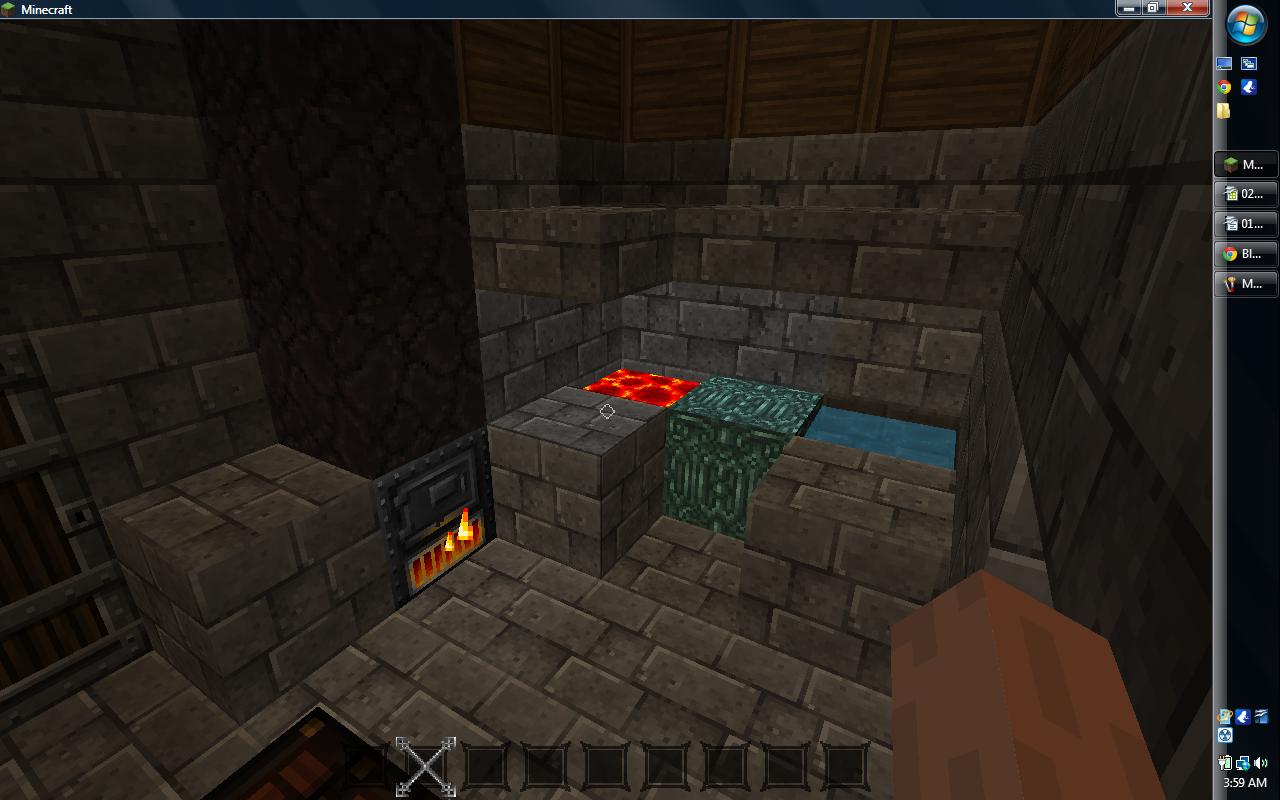The height and width of the screenshot is (800, 1280).
Task: Click the battery power icon in the tray
Action: (x=1224, y=762)
